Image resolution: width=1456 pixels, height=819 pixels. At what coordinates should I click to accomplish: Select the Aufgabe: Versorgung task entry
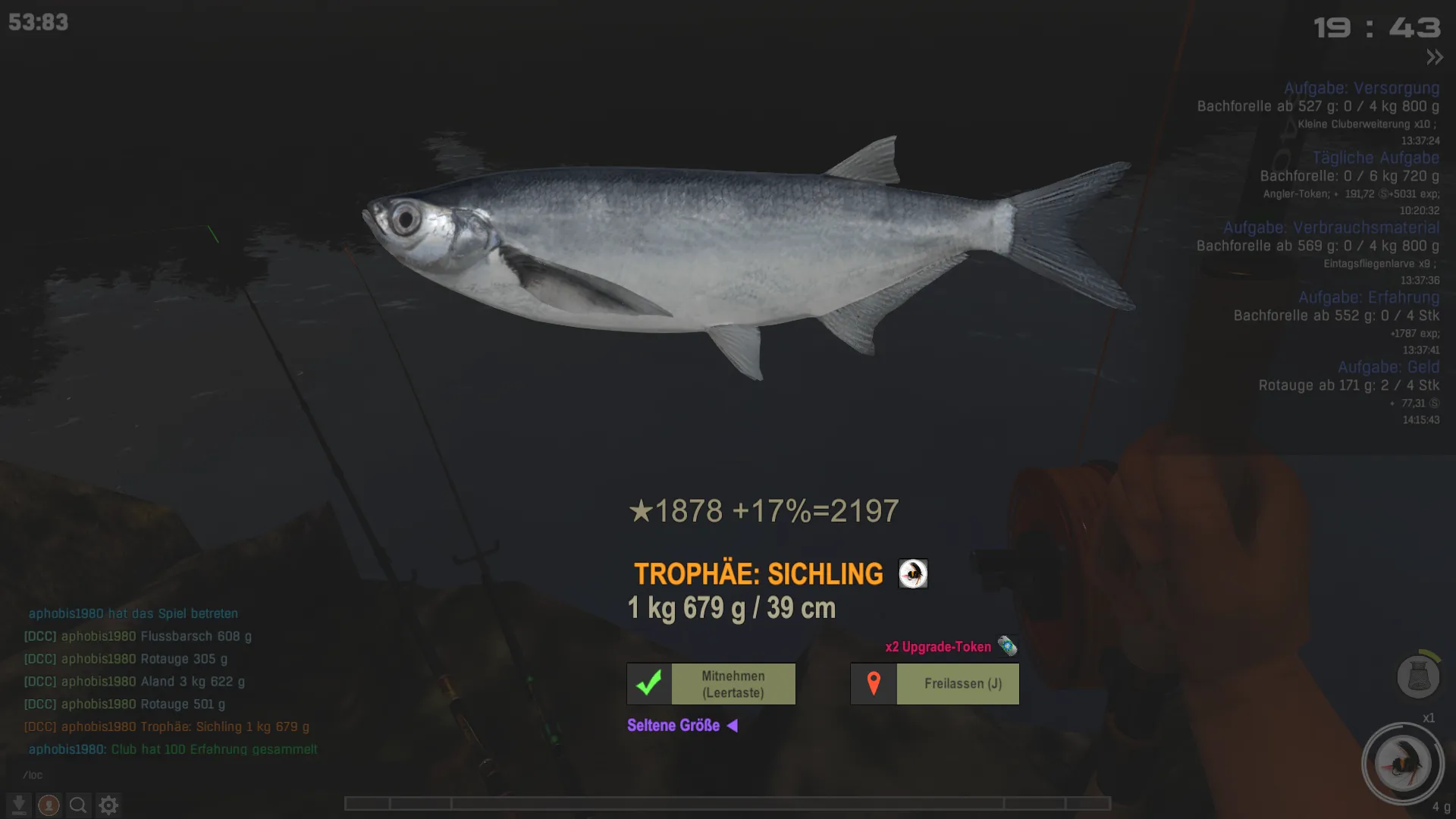click(x=1361, y=88)
